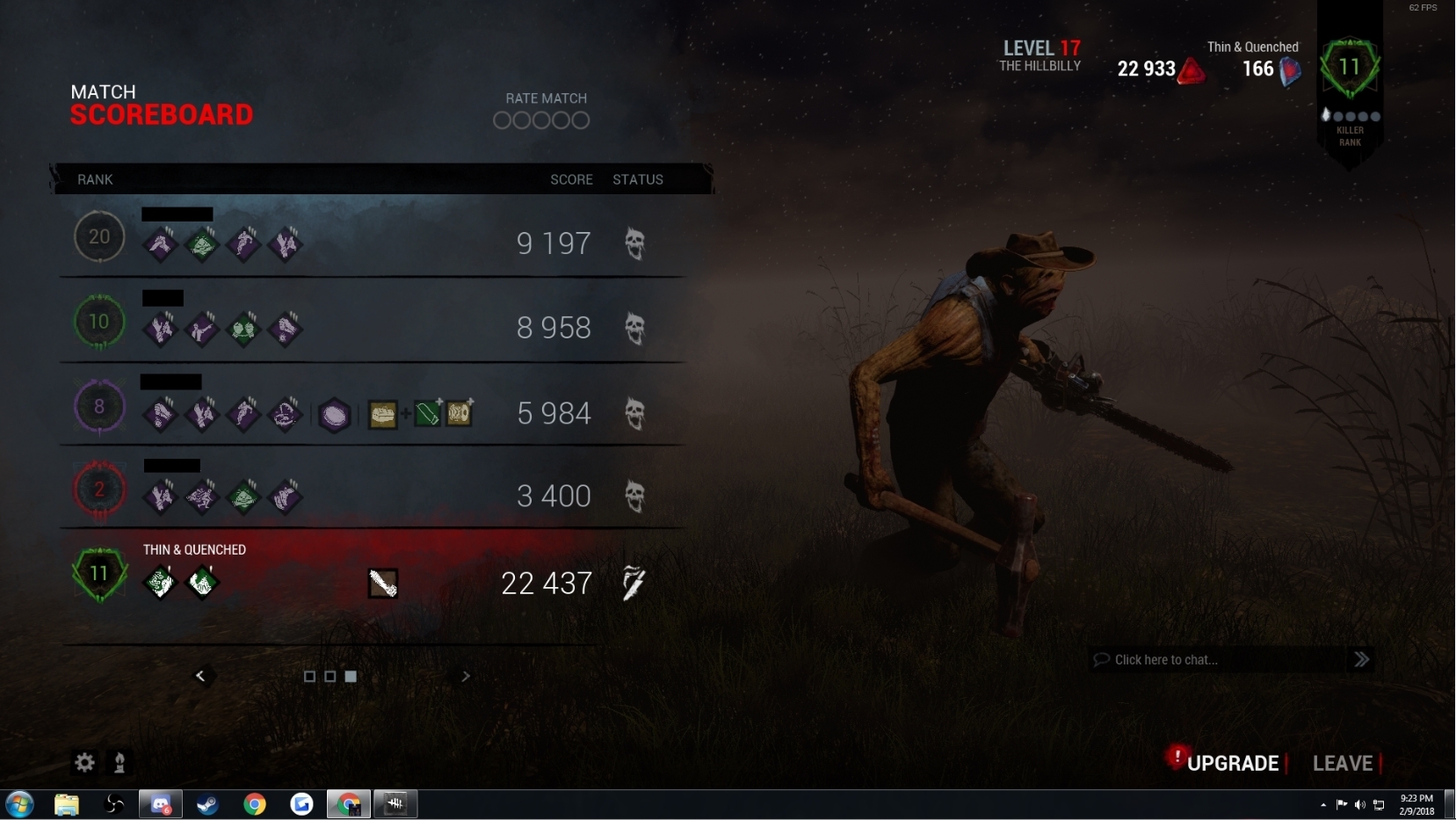
Task: Rate the match with the first star
Action: point(503,120)
